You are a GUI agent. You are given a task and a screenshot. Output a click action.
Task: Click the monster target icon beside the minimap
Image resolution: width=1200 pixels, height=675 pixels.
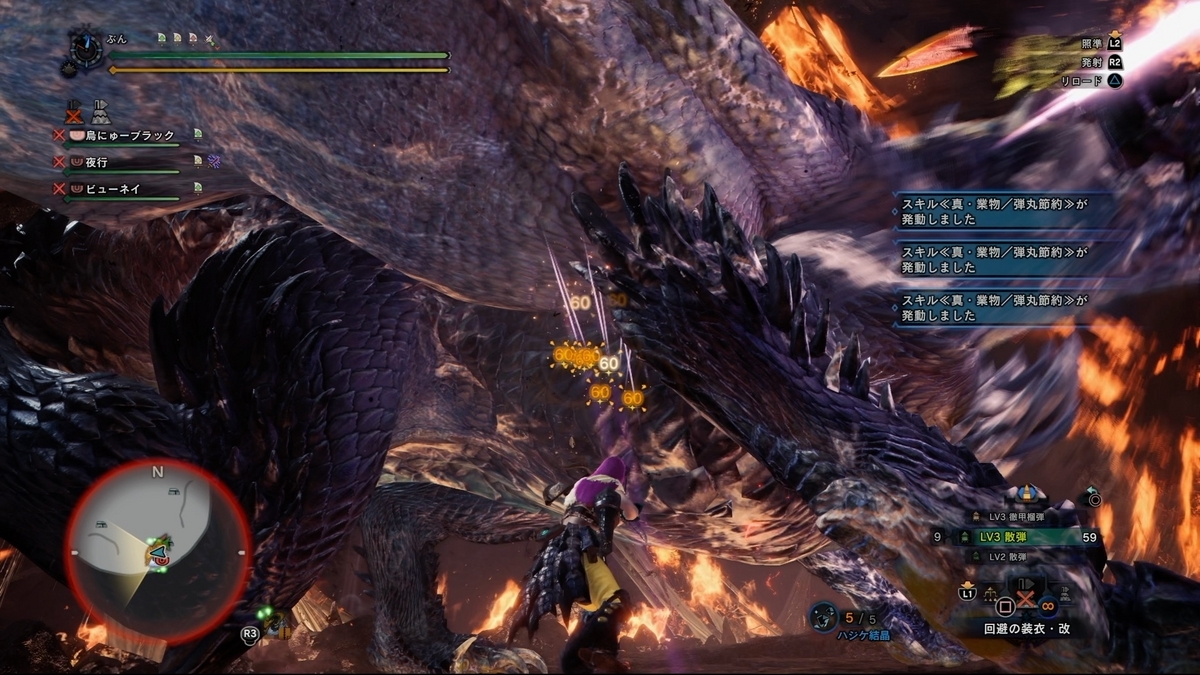(277, 627)
